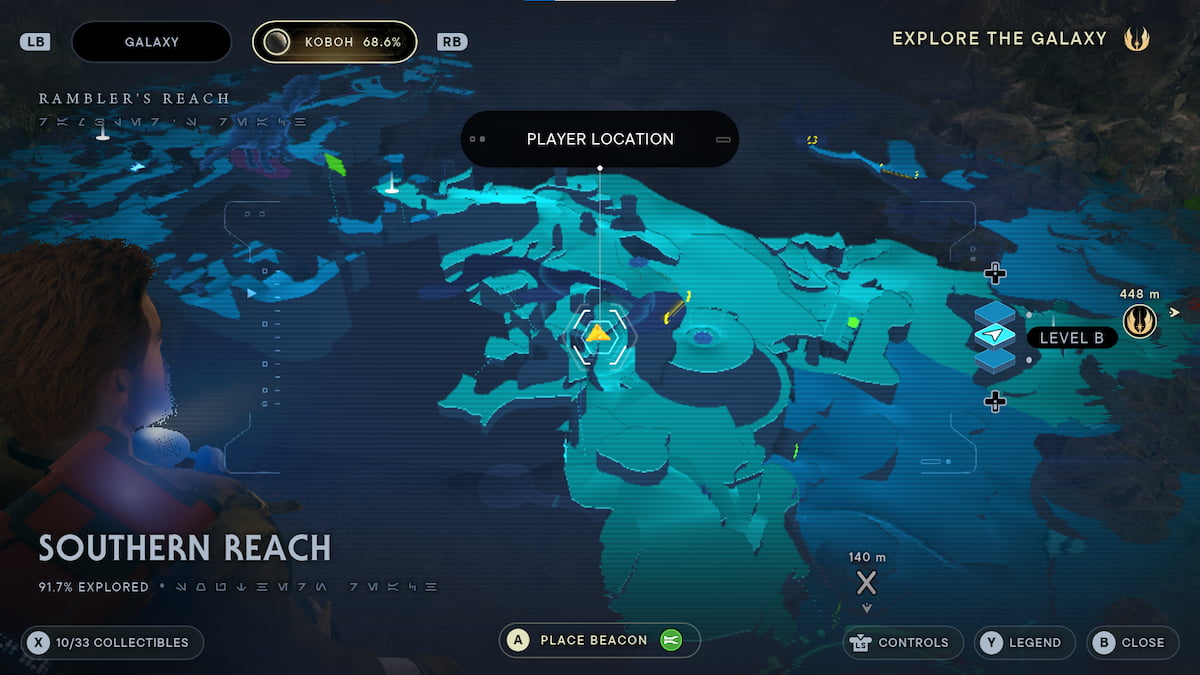Image resolution: width=1200 pixels, height=675 pixels.
Task: Go down one map level
Action: pyautogui.click(x=994, y=401)
